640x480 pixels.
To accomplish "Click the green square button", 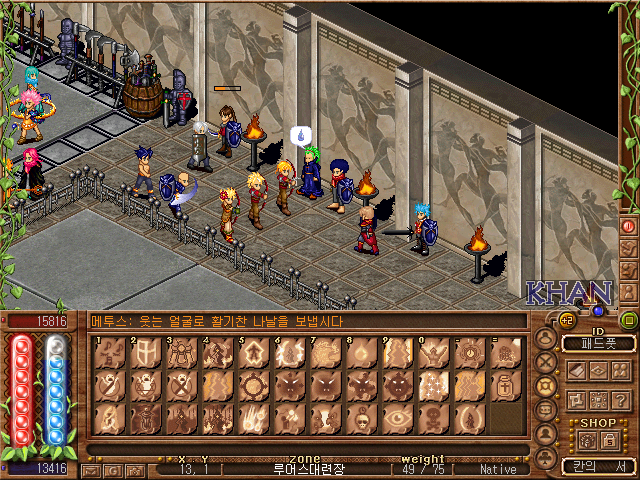I will click(629, 320).
